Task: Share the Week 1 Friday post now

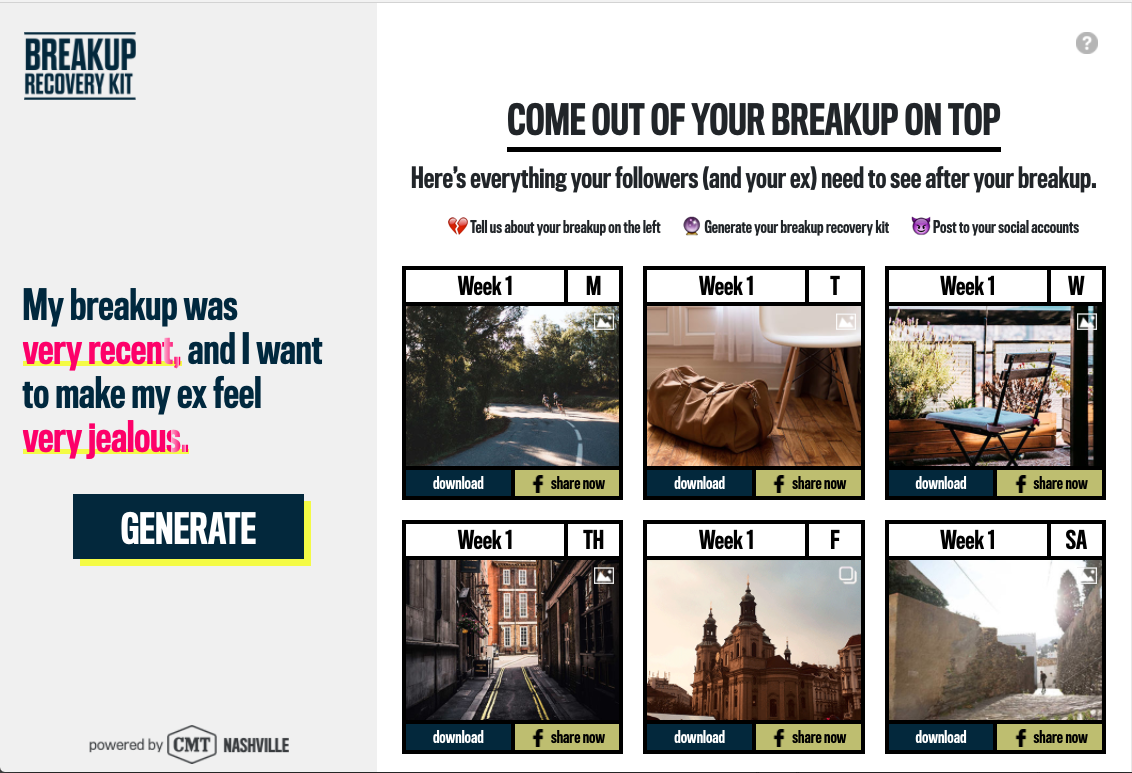Action: [x=808, y=737]
